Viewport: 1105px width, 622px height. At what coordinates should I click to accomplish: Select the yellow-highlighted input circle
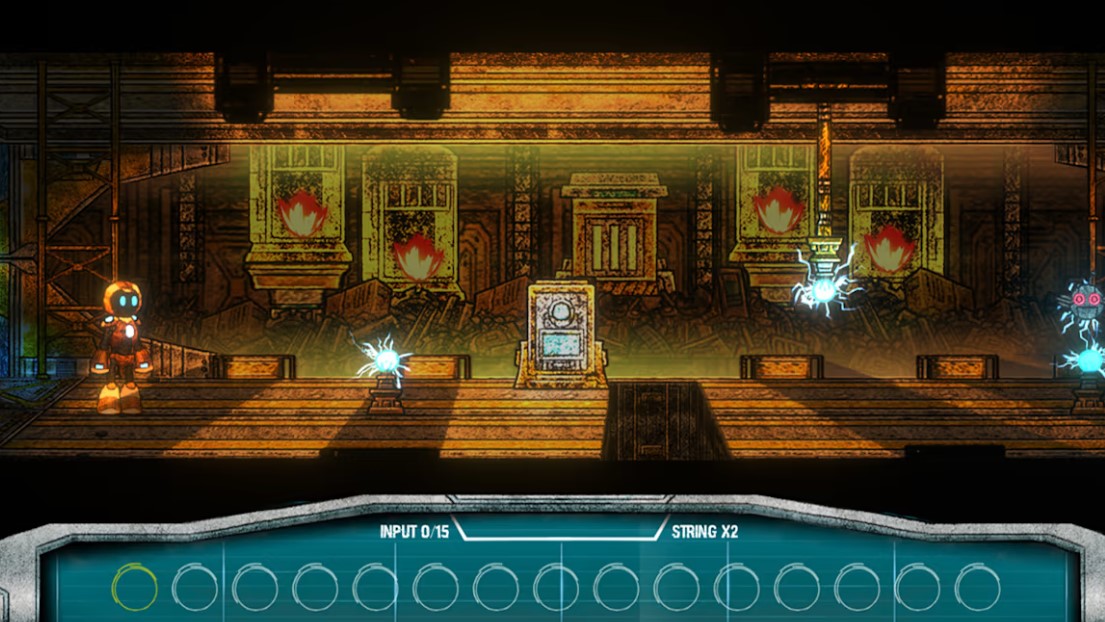(x=135, y=587)
